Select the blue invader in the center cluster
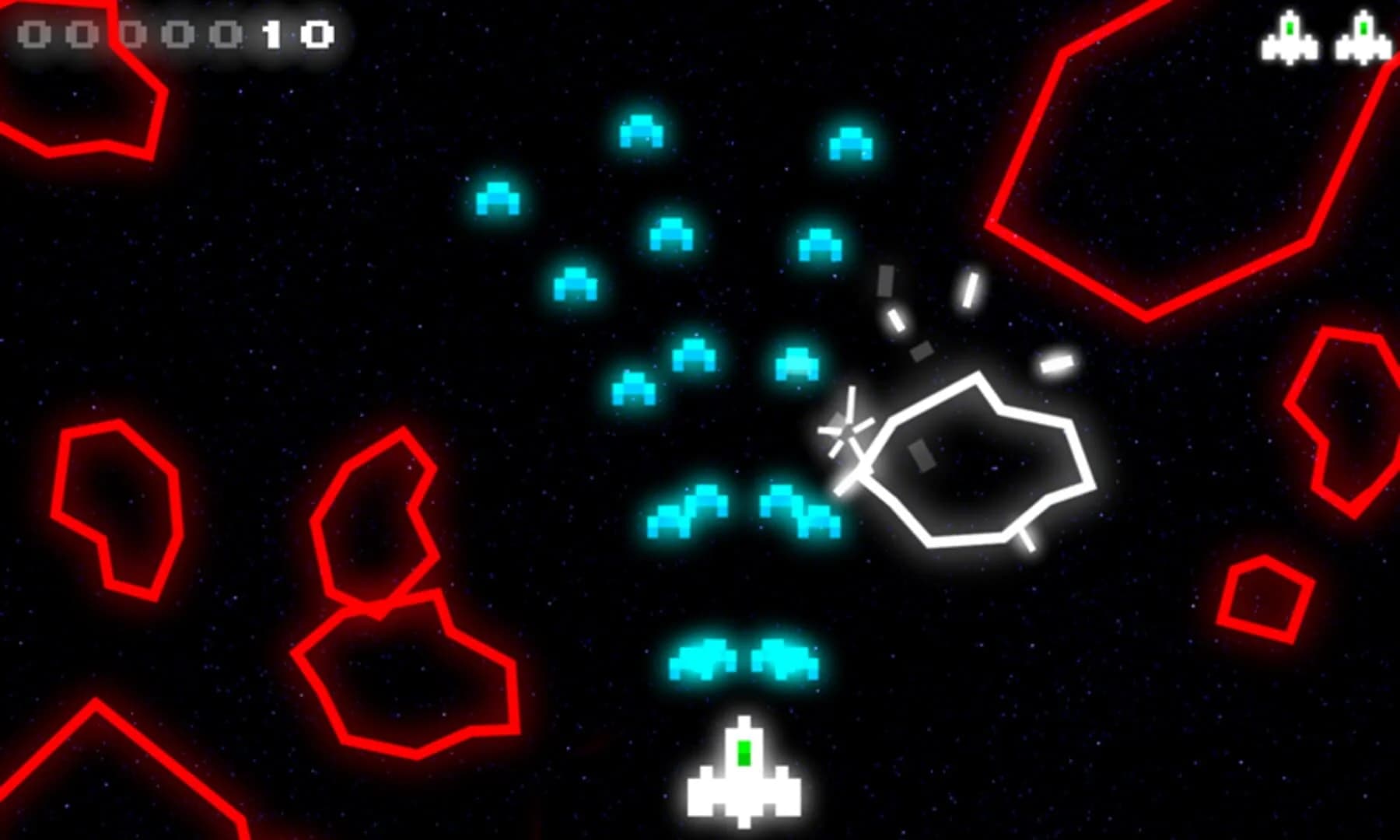The width and height of the screenshot is (1400, 840). coord(673,233)
